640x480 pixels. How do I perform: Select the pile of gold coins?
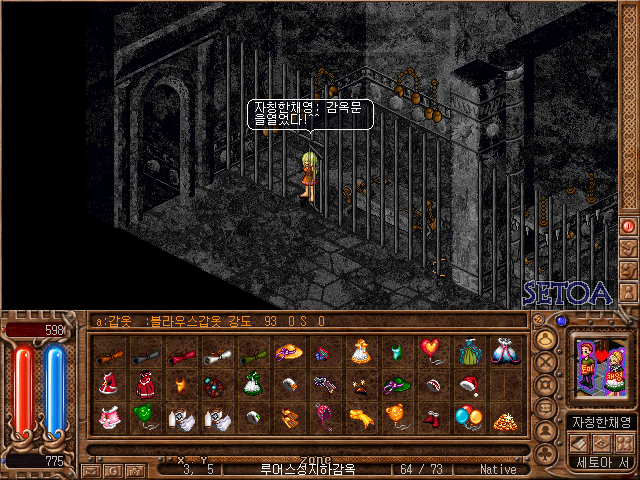click(503, 417)
